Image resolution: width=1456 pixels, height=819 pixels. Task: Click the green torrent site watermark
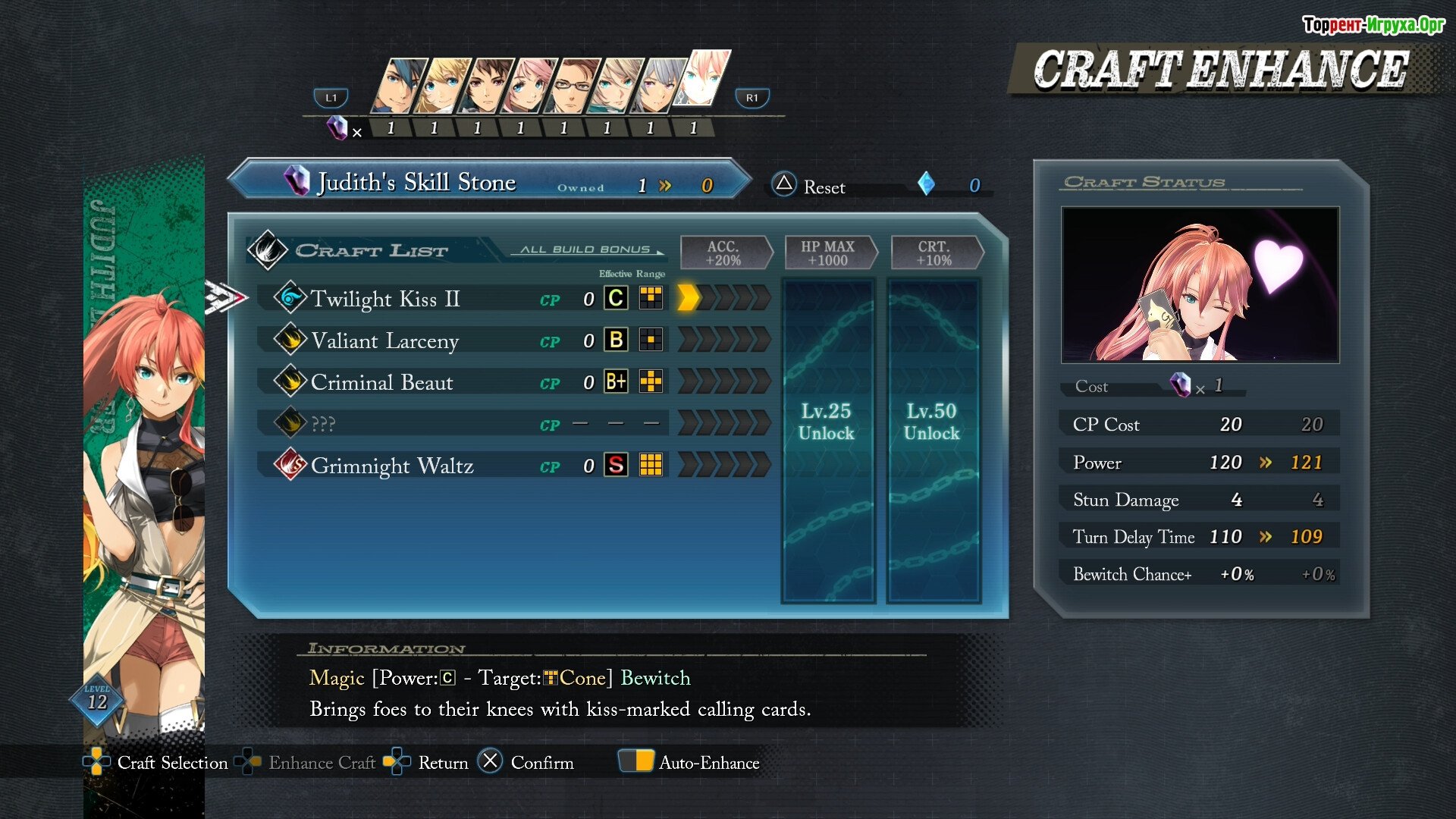pos(1373,25)
